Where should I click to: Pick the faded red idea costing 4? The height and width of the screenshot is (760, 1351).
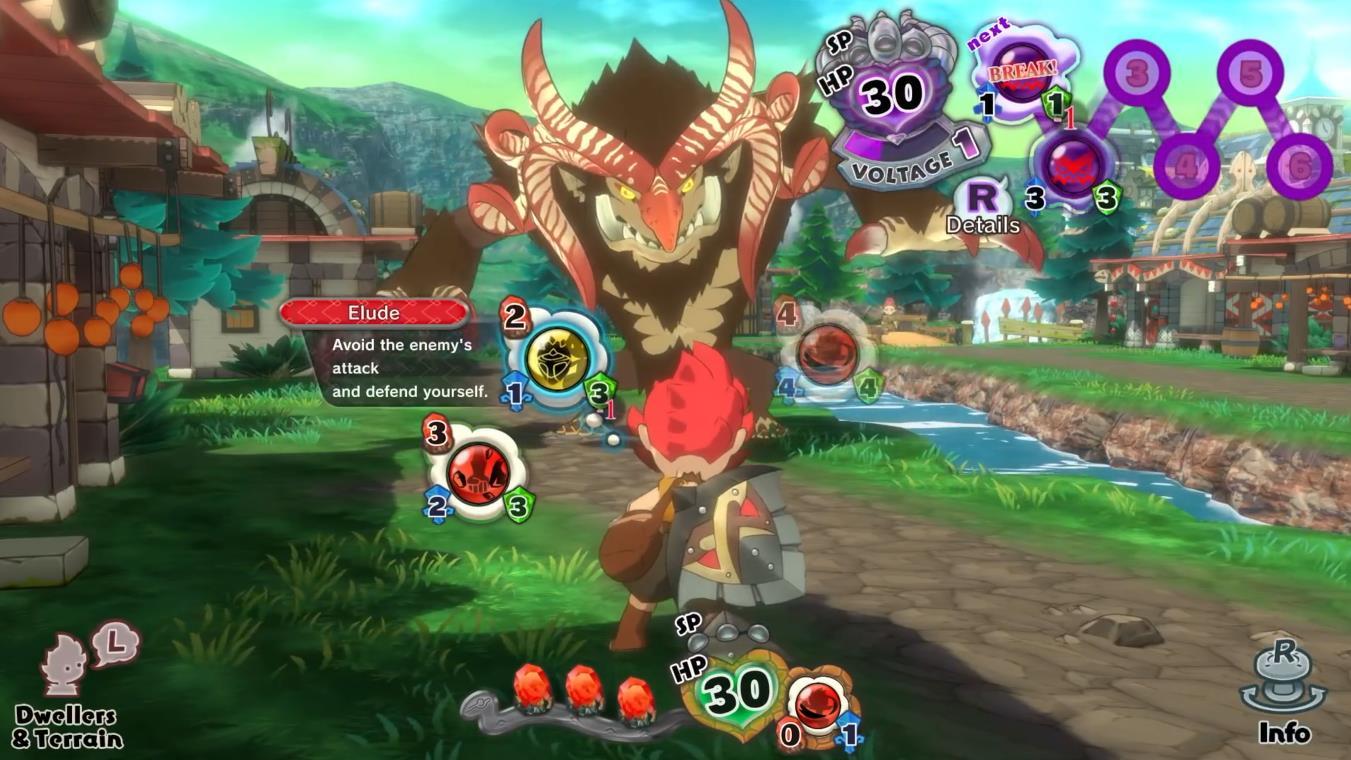tap(828, 351)
